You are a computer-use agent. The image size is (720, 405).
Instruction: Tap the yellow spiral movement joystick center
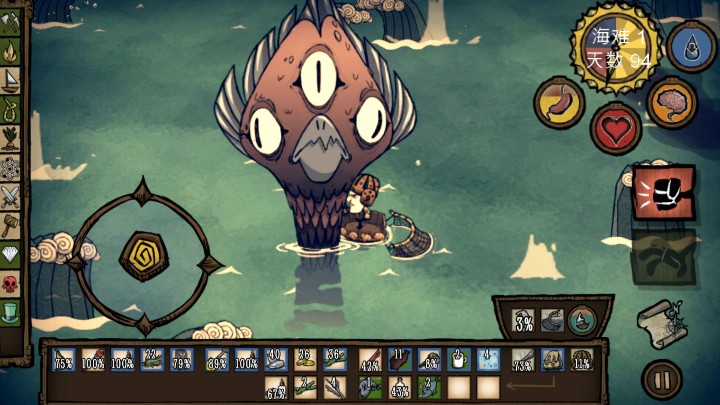[142, 257]
